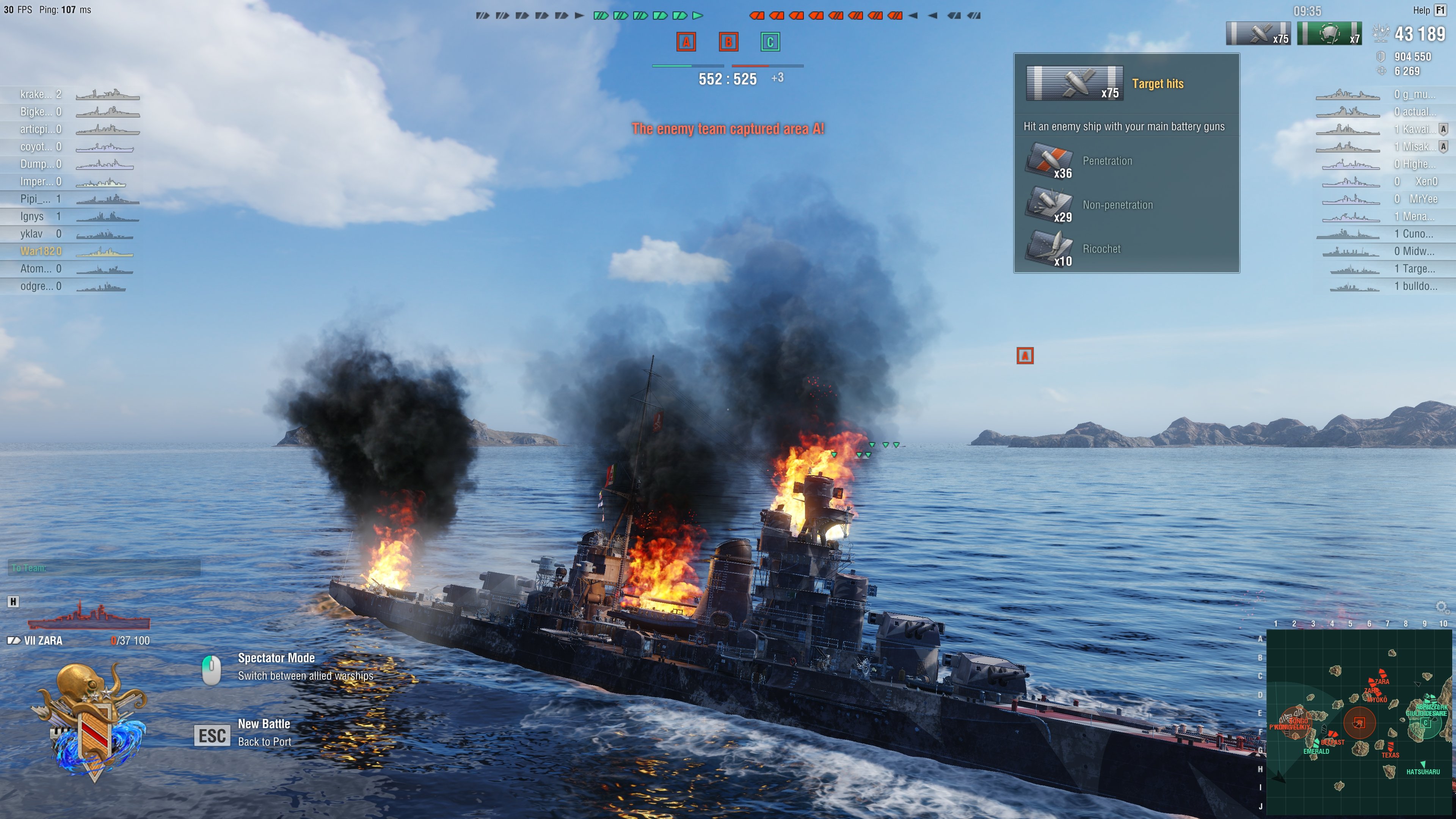Select player War1820 in the team list

(41, 251)
